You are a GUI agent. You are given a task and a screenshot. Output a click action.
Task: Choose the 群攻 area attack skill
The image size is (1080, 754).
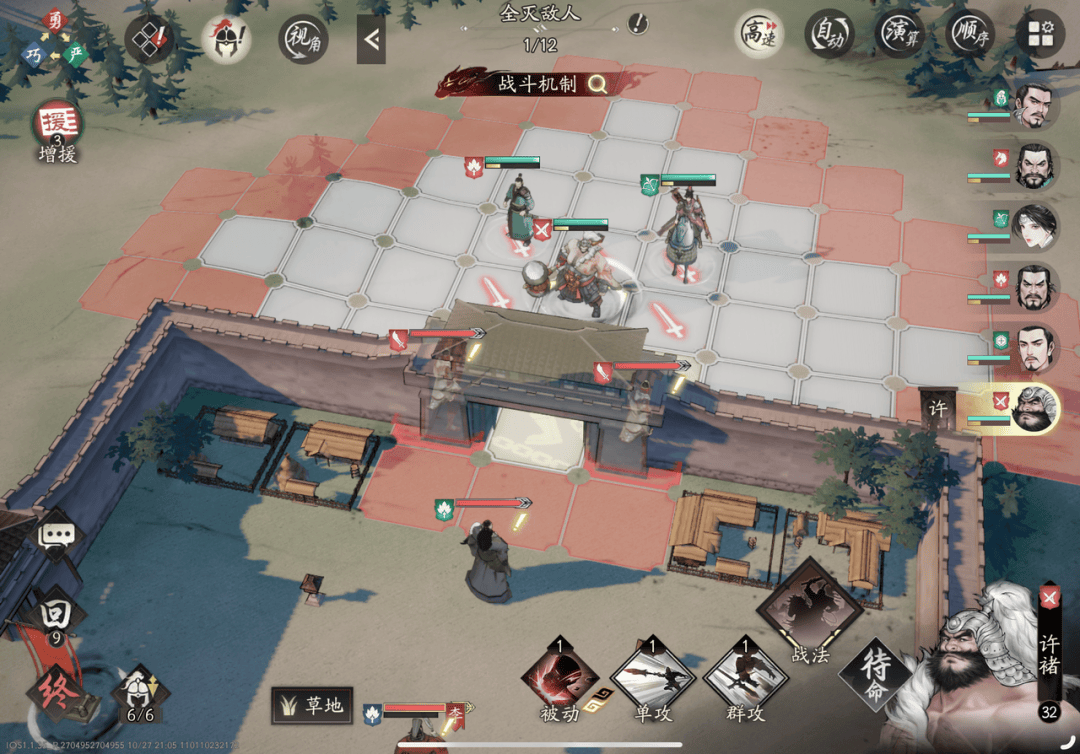coord(745,676)
